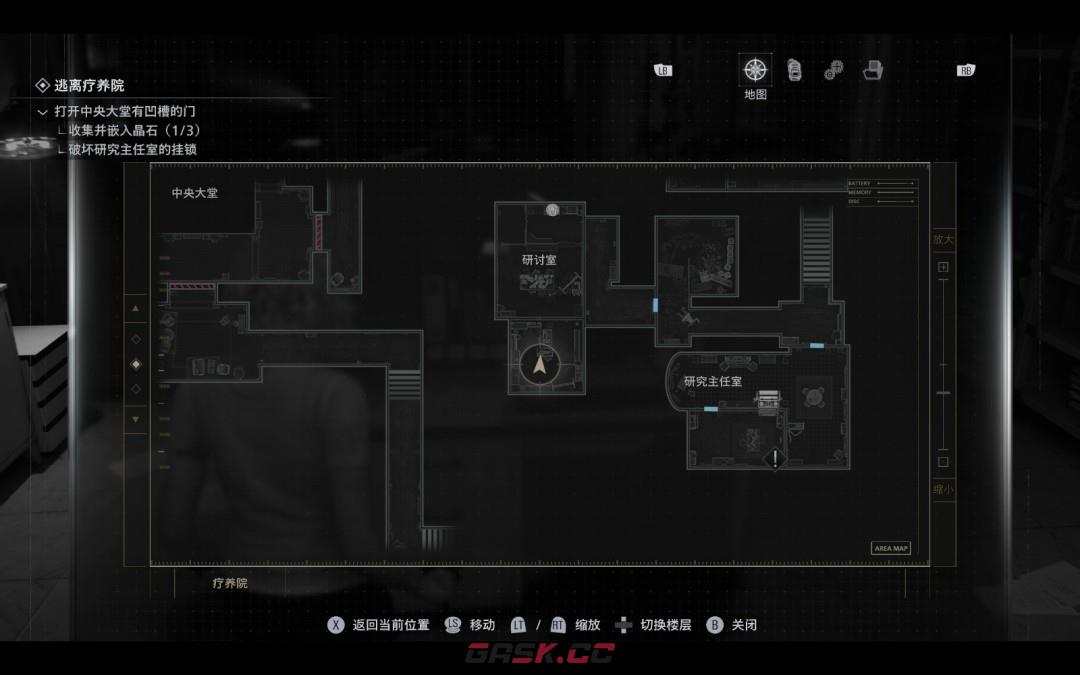This screenshot has height=675, width=1080.
Task: Select the highlighted current floor diamond
Action: click(136, 364)
